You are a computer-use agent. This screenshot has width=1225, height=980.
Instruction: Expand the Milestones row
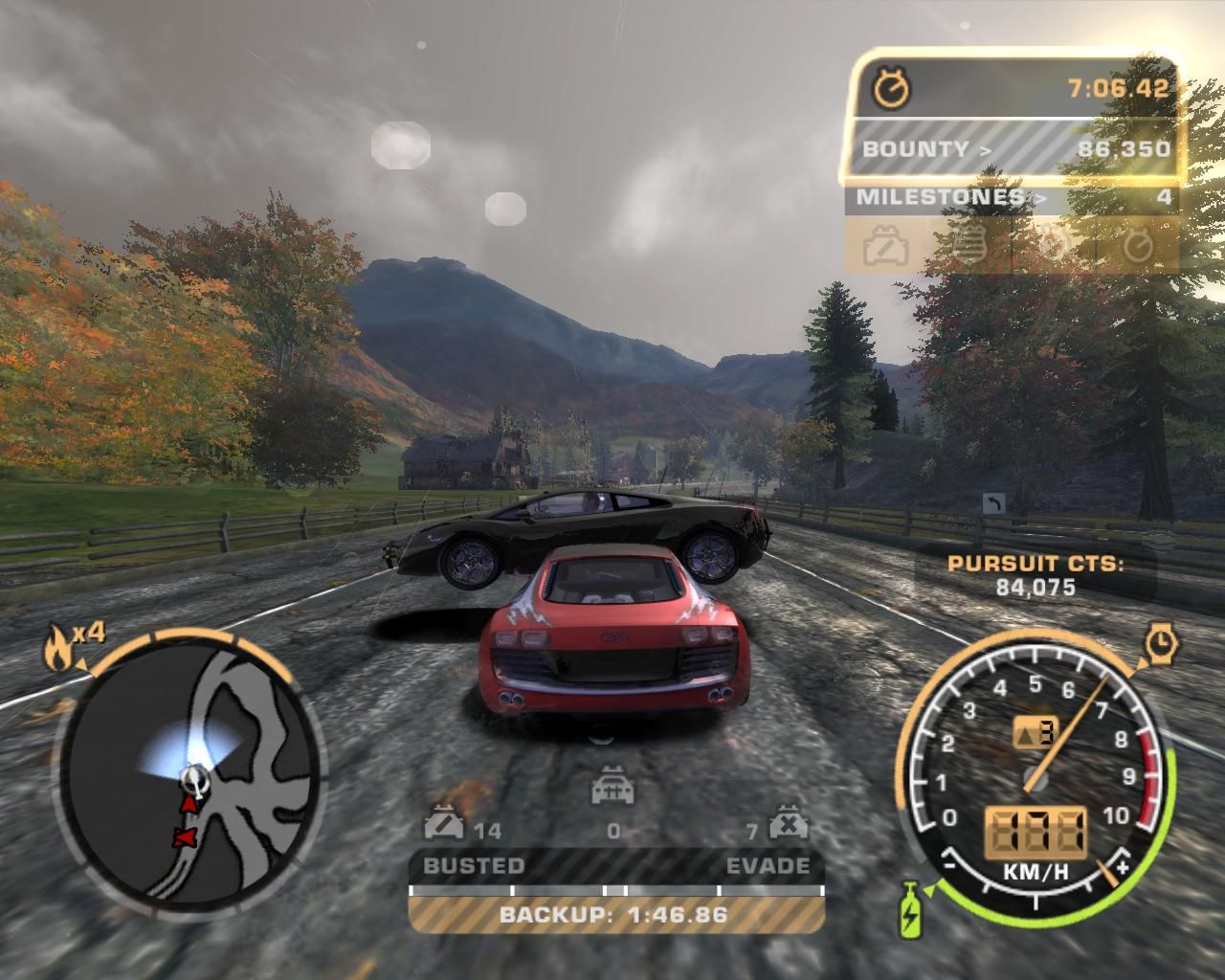(x=1012, y=198)
